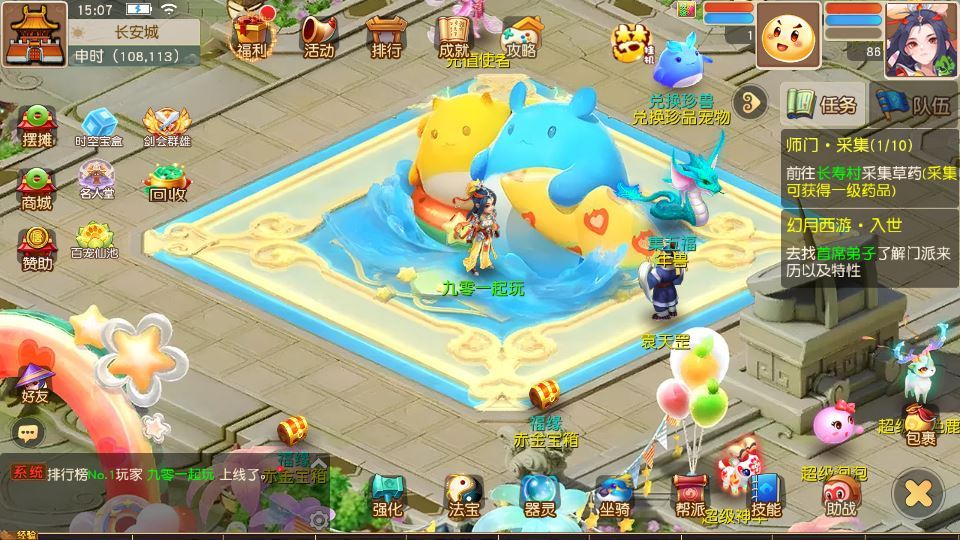Screen dimensions: 960x540
Task: Open the 成就 achievements book
Action: (454, 35)
